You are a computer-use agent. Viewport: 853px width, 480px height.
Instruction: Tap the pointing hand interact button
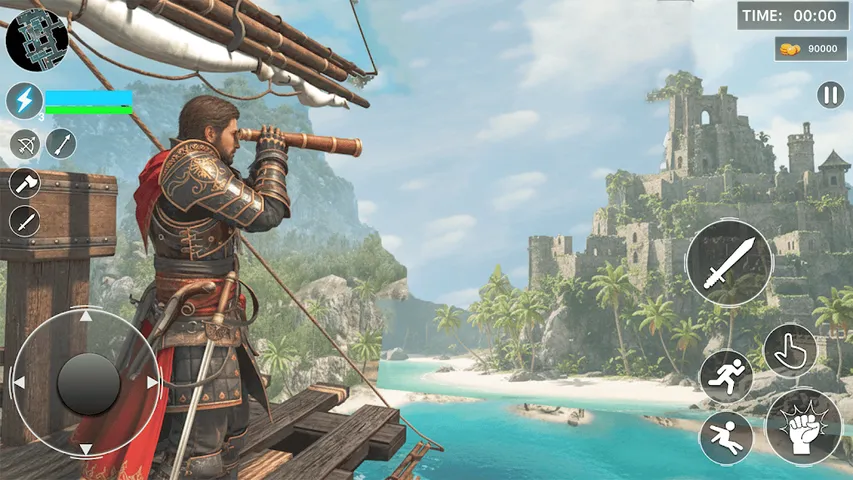click(790, 350)
